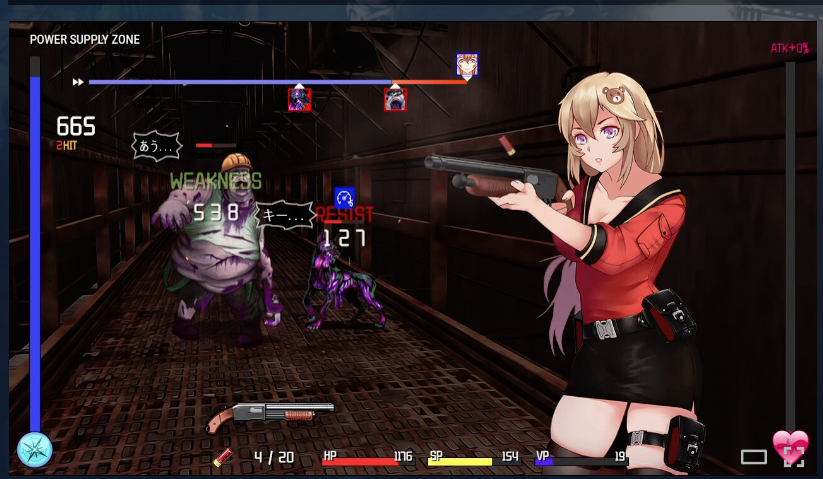Screen dimensions: 823x479
Task: Click the pink heart icon
Action: point(789,443)
